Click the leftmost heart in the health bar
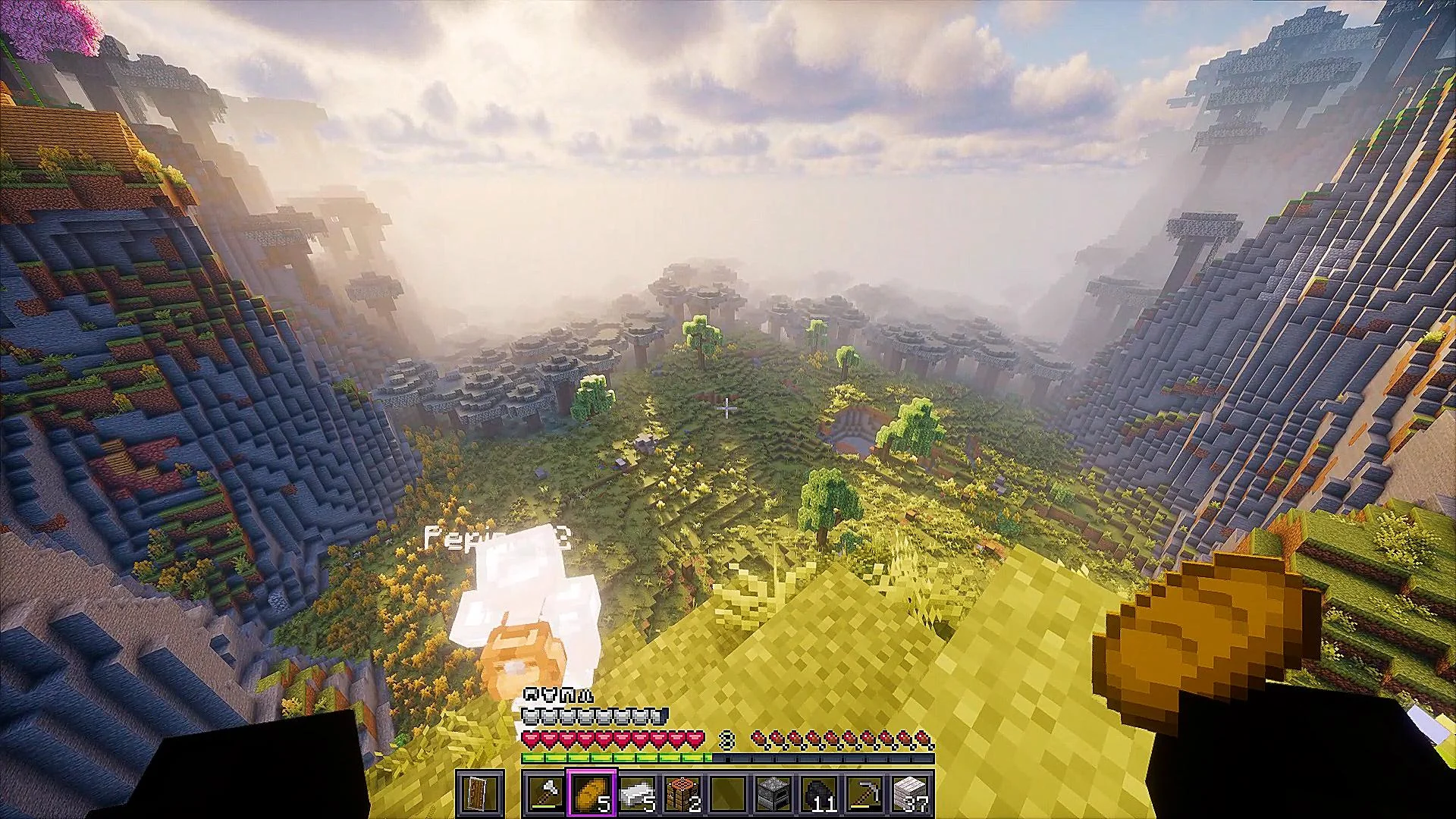 tap(531, 739)
